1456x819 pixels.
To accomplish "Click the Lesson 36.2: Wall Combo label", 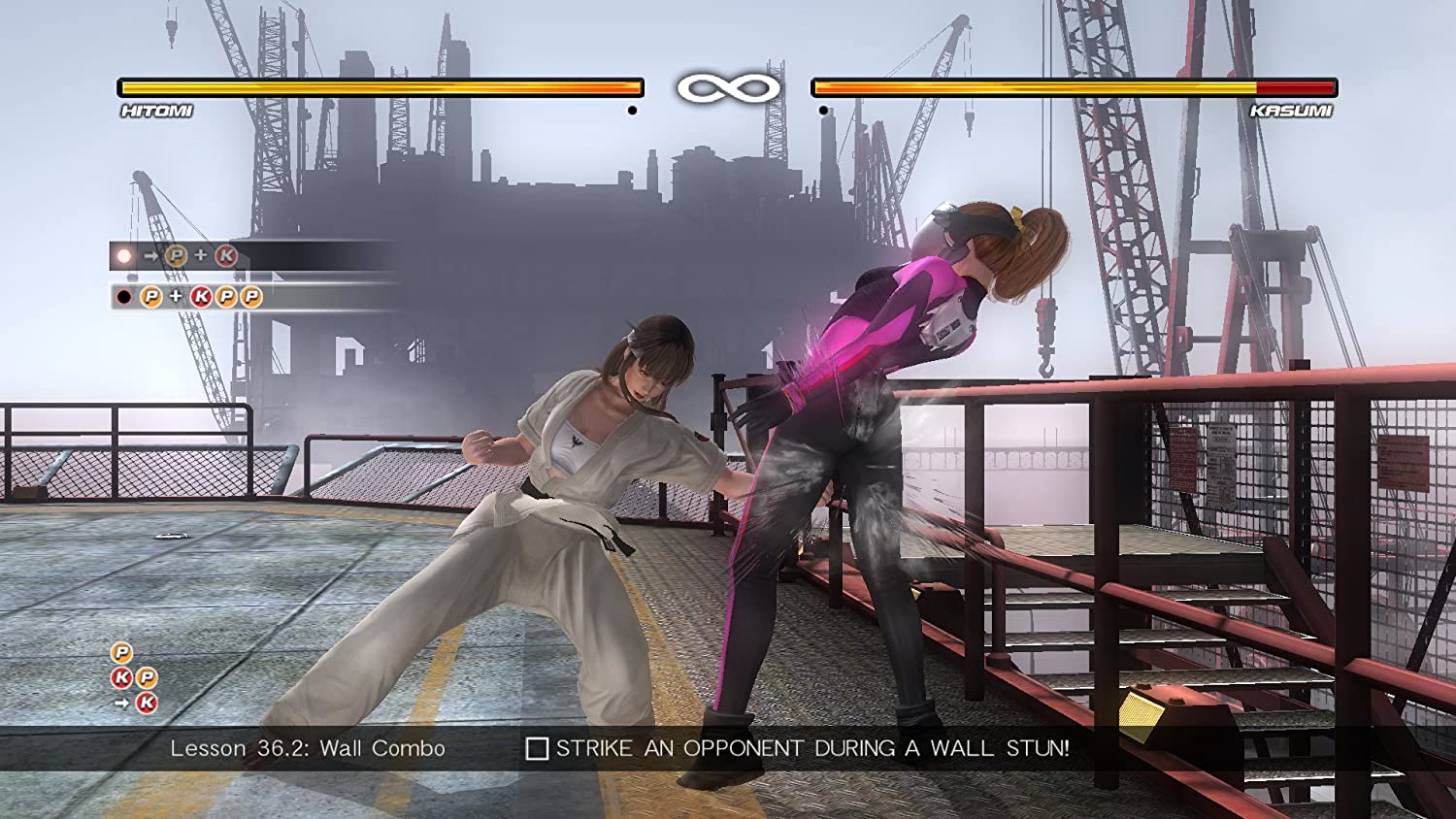I will (x=308, y=748).
